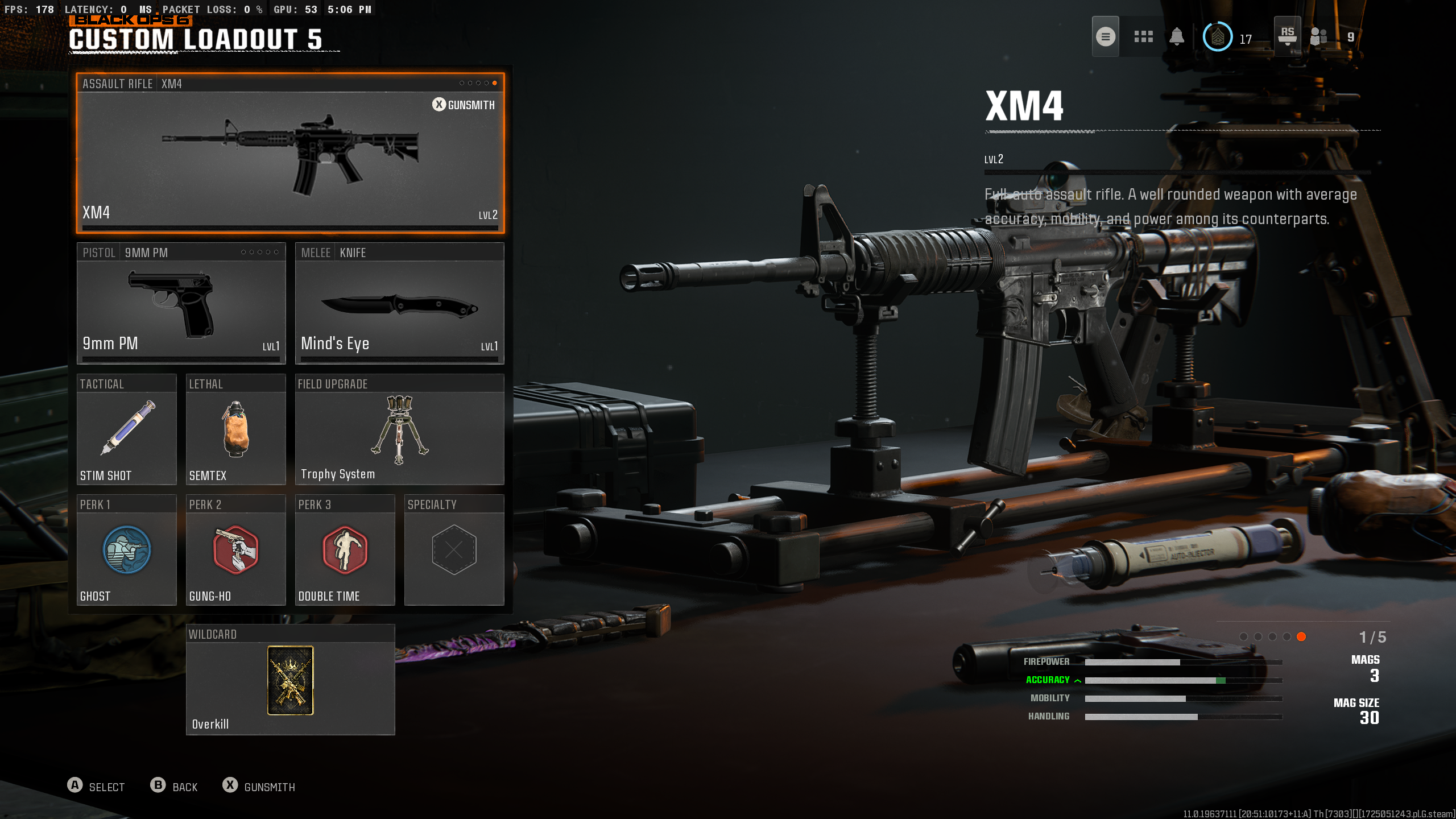
Task: Open the main menu hamburger icon
Action: click(1106, 36)
